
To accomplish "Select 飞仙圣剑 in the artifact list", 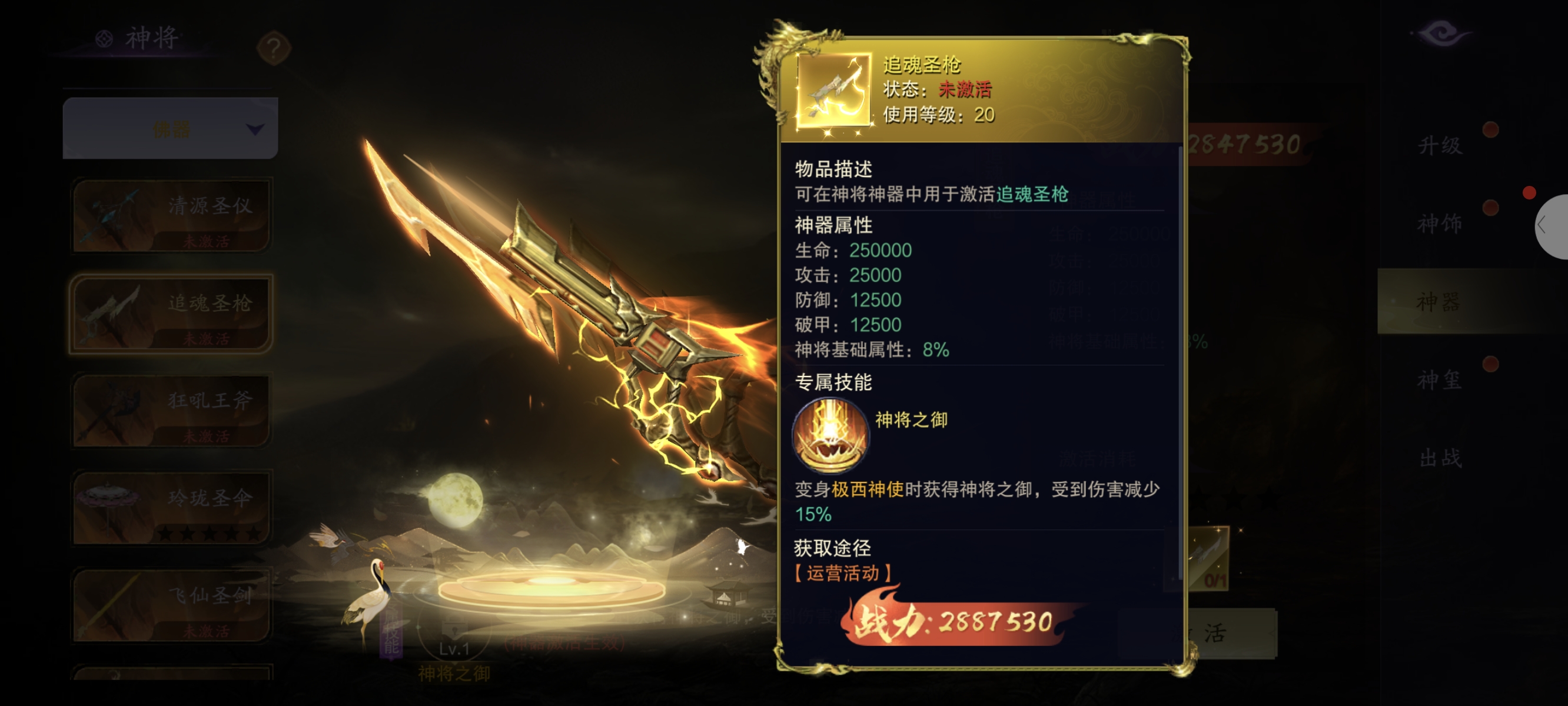I will (x=171, y=605).
